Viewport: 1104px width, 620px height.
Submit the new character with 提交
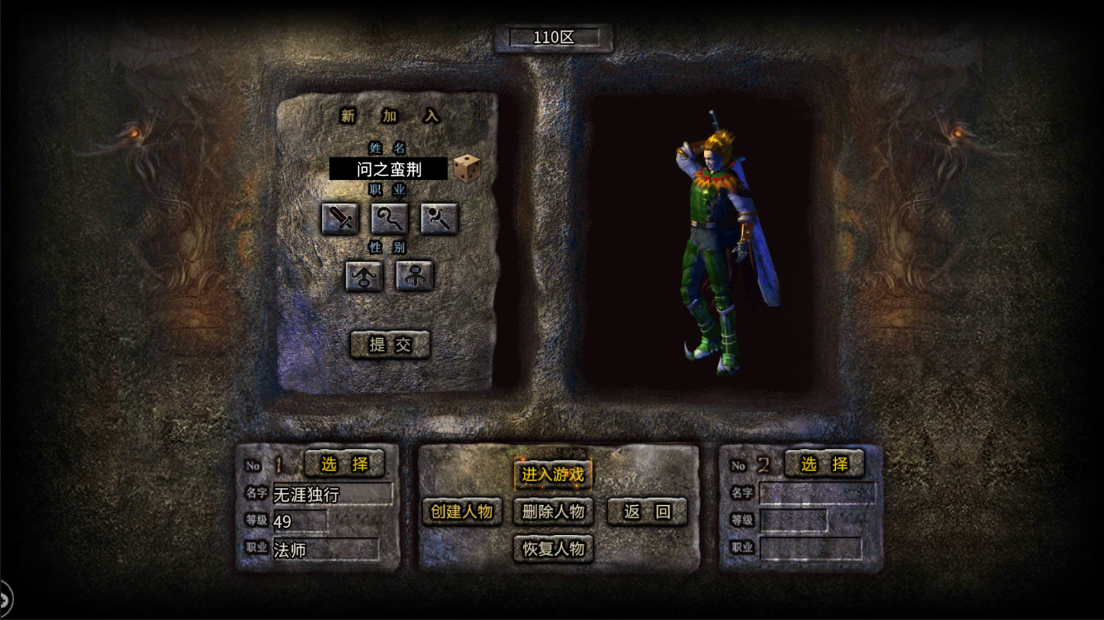[390, 345]
